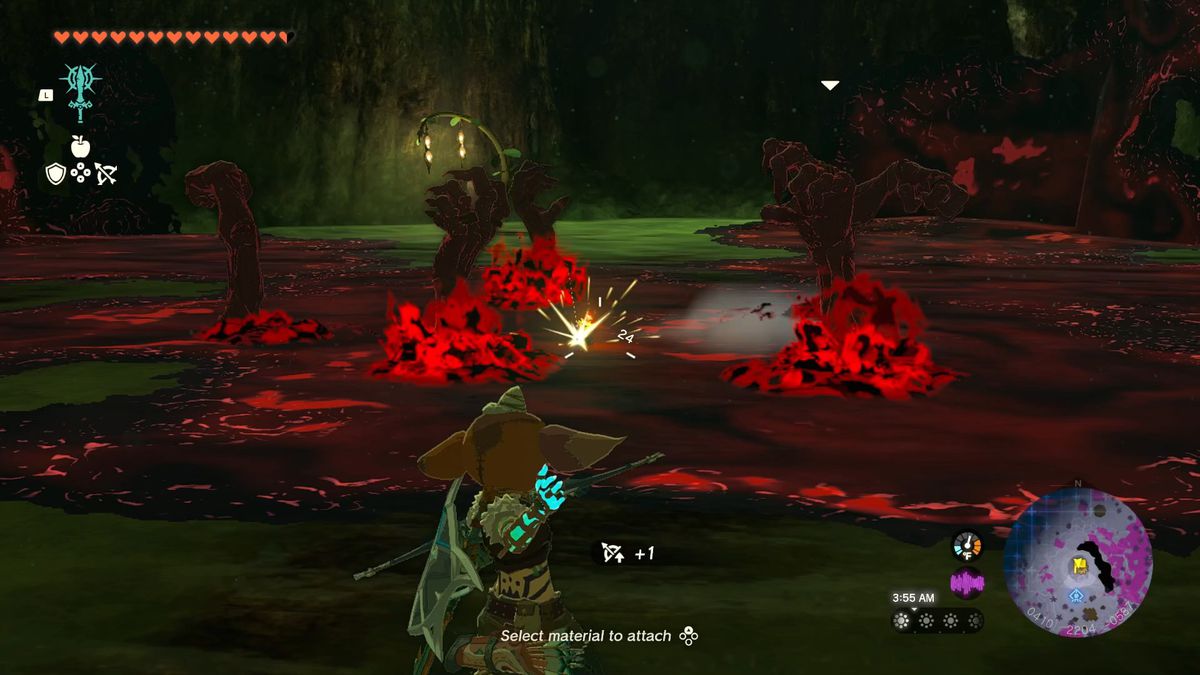Open the circular minimap
Image resolution: width=1200 pixels, height=675 pixels.
pos(1078,562)
